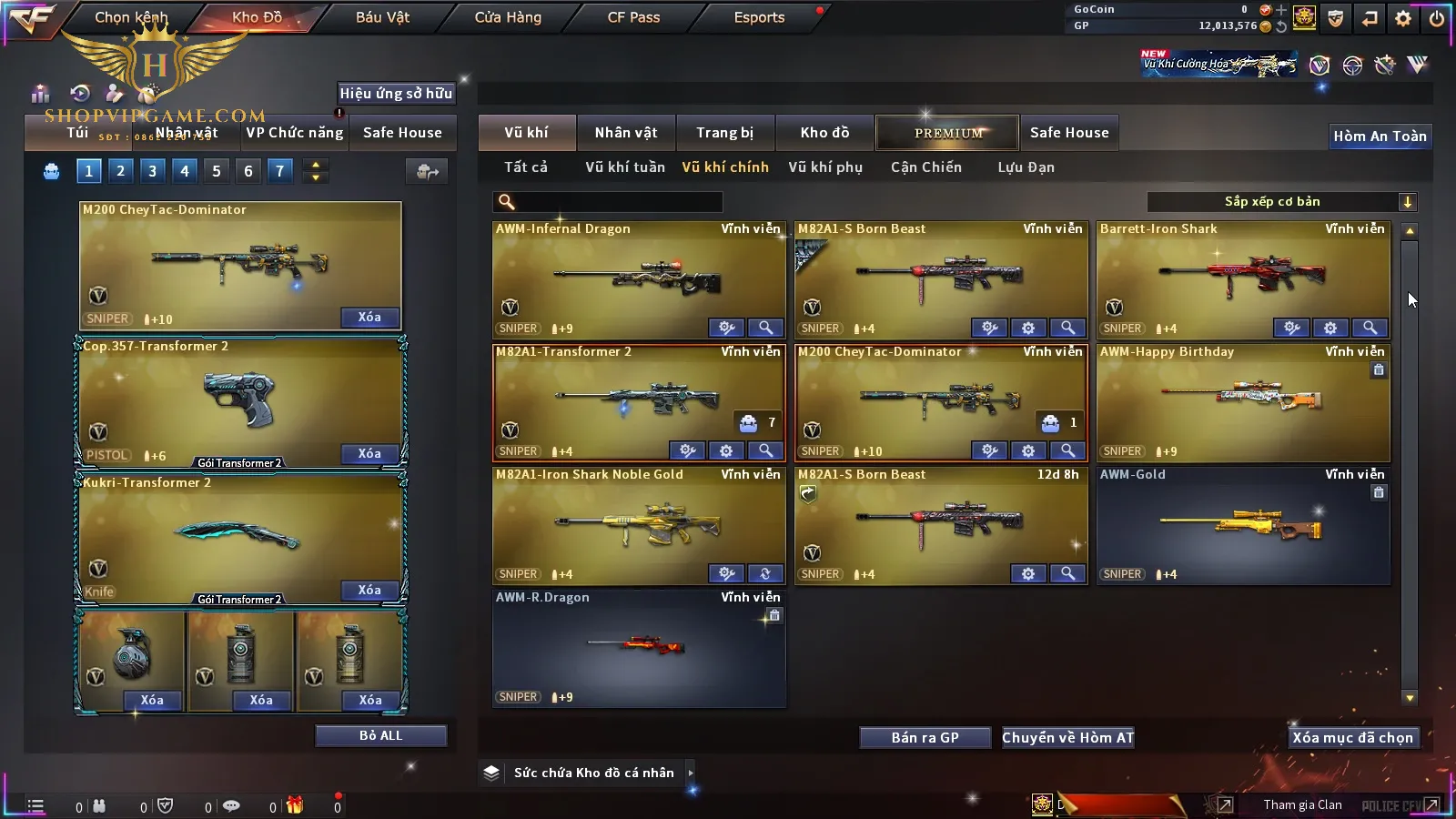1456x819 pixels.
Task: Open the gear settings icon
Action: point(1402,18)
